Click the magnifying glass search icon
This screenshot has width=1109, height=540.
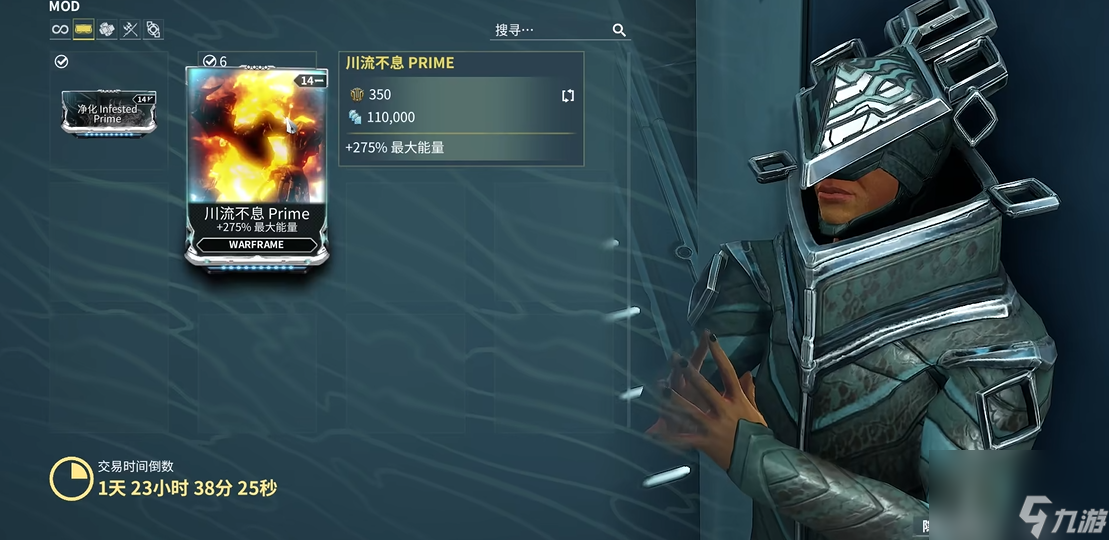[620, 30]
